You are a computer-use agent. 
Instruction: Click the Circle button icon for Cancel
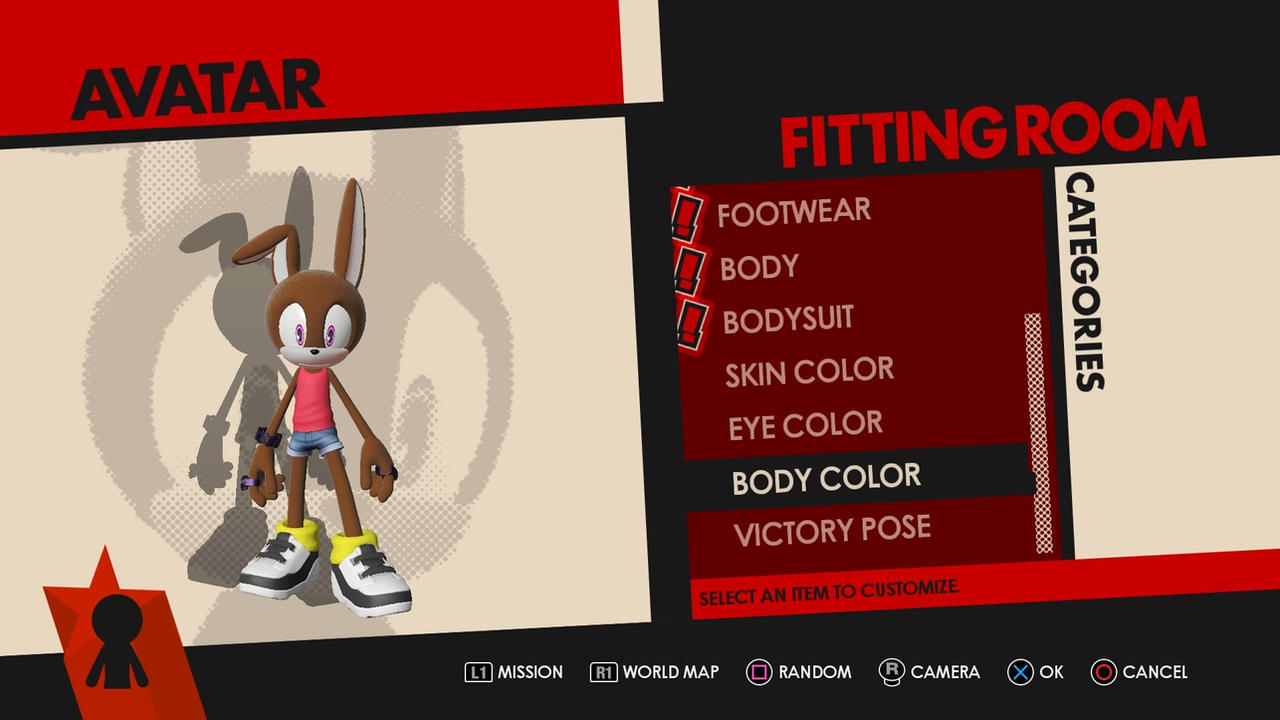pos(1104,672)
